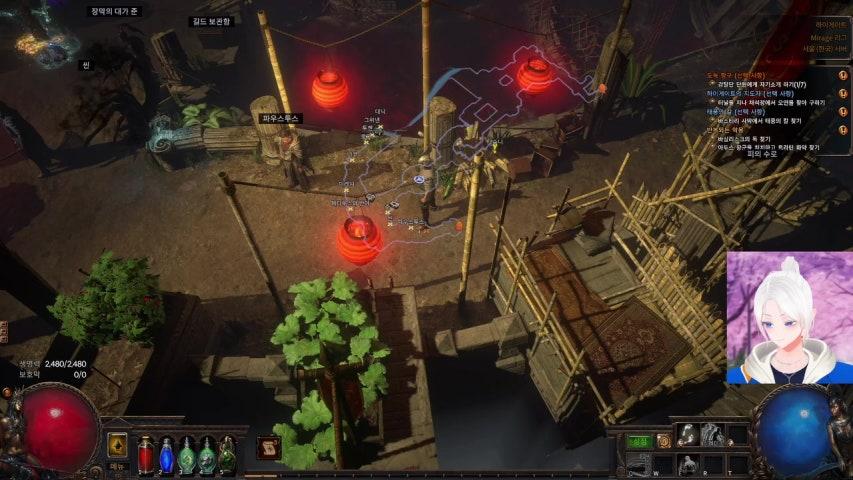Click the streamer's webcam overlay

[x=789, y=318]
